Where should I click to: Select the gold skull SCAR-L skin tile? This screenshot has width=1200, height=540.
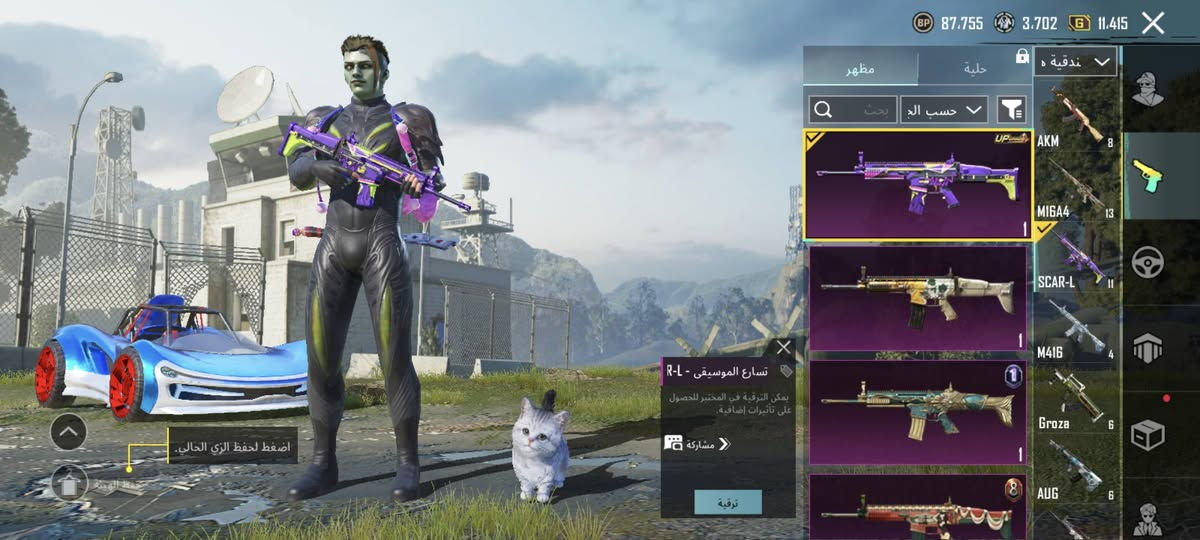[916, 297]
